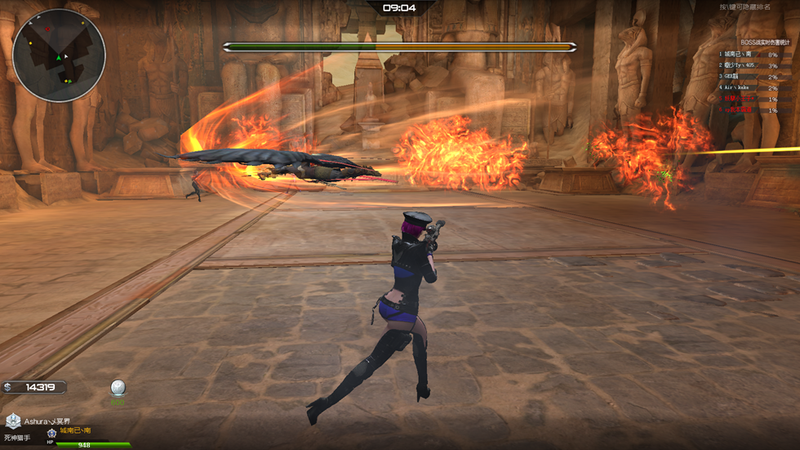Select the silver orb item icon
The width and height of the screenshot is (800, 450).
click(118, 388)
